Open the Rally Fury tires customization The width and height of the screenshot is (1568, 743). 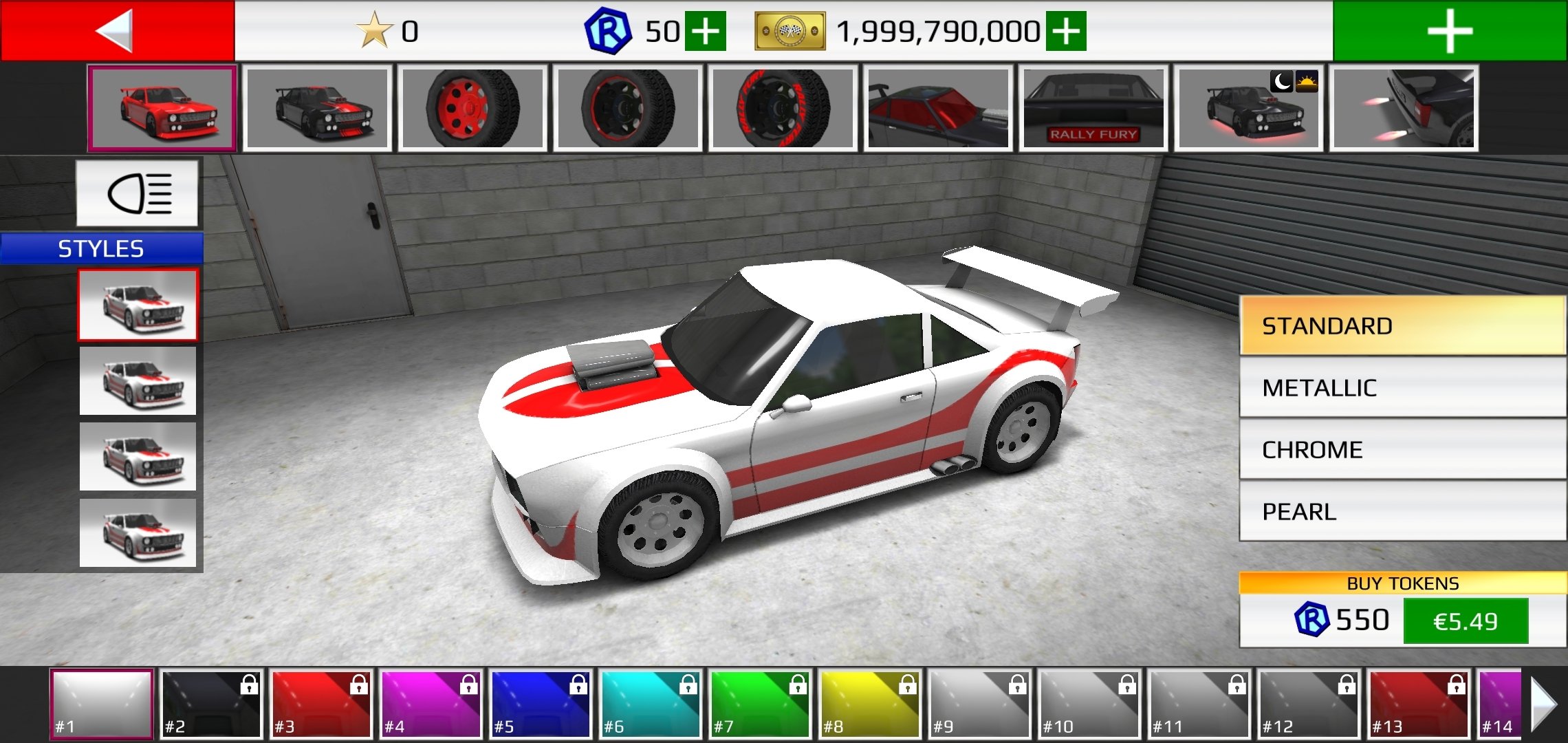tap(781, 109)
